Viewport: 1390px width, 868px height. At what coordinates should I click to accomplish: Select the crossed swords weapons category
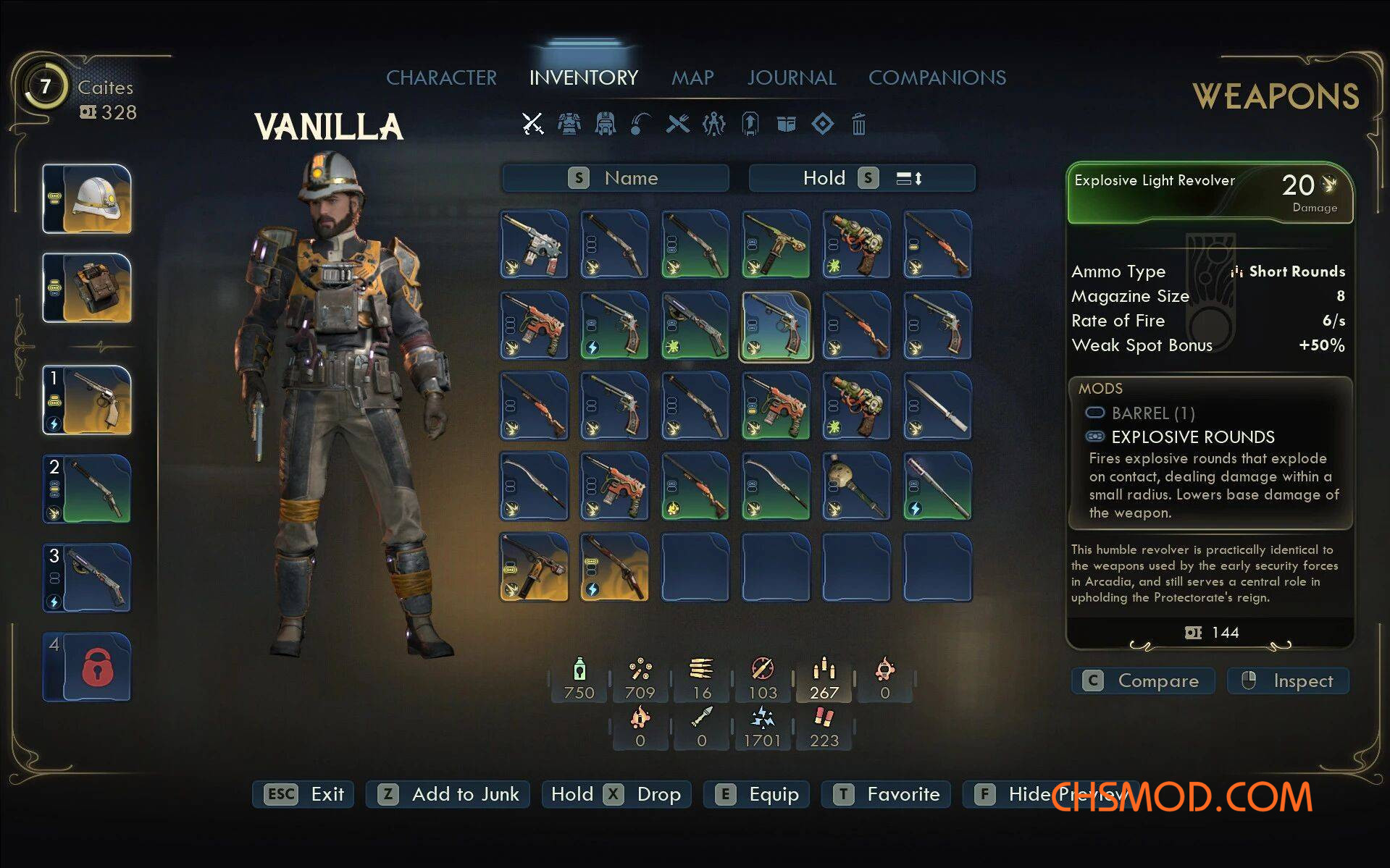(533, 125)
